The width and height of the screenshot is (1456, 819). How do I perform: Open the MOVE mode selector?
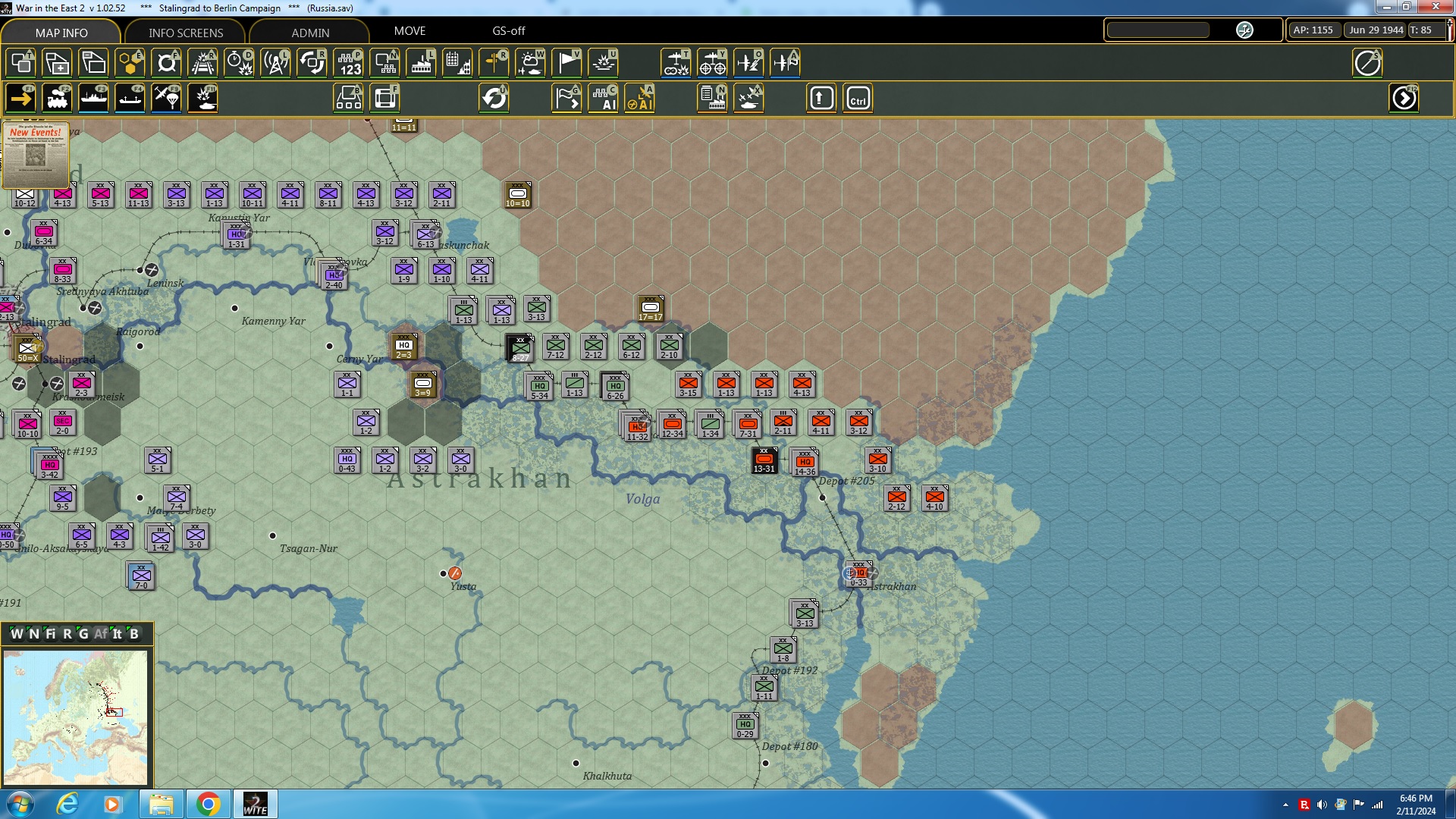(x=410, y=31)
